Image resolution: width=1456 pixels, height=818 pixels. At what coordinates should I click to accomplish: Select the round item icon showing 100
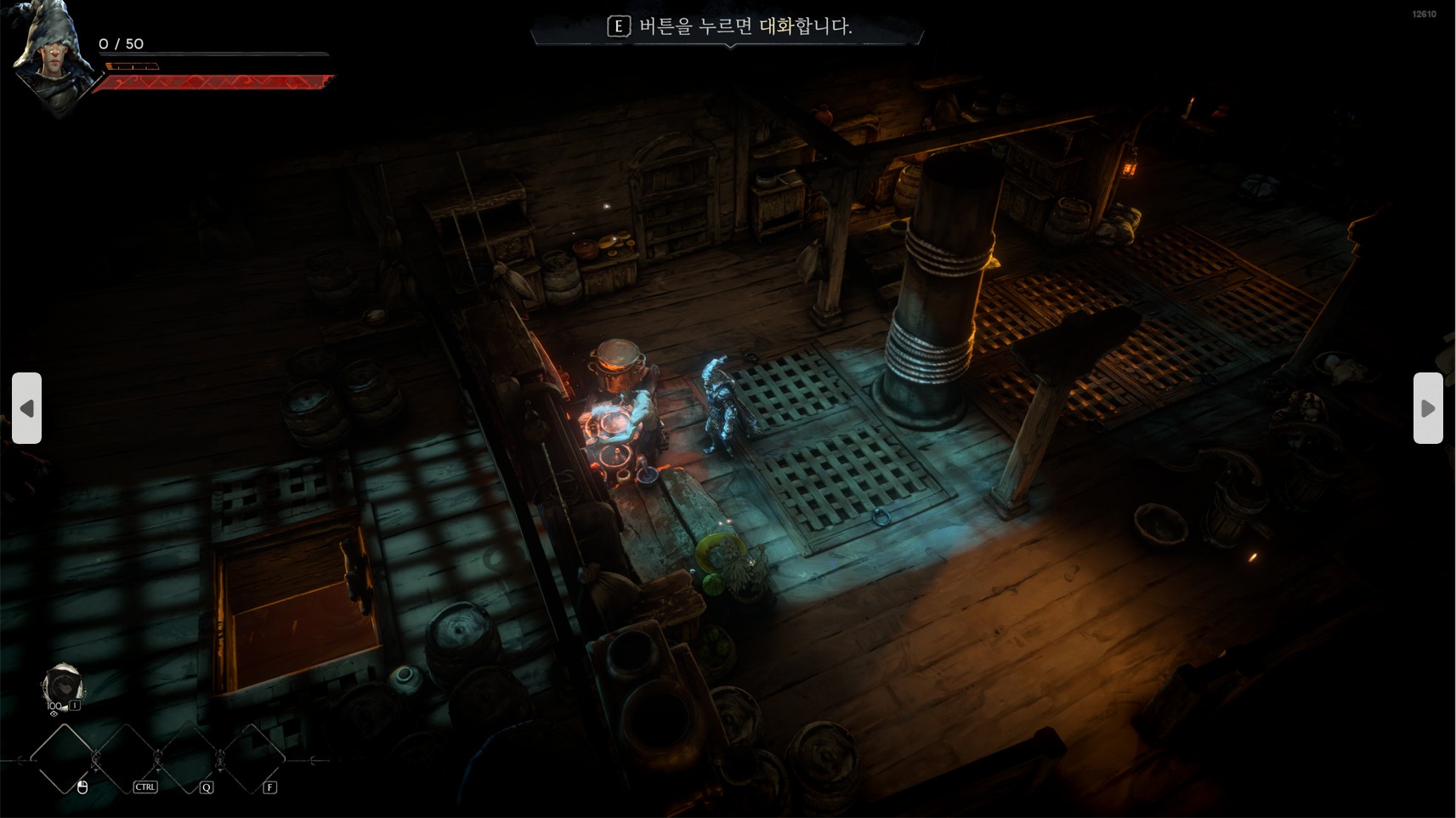coord(62,686)
